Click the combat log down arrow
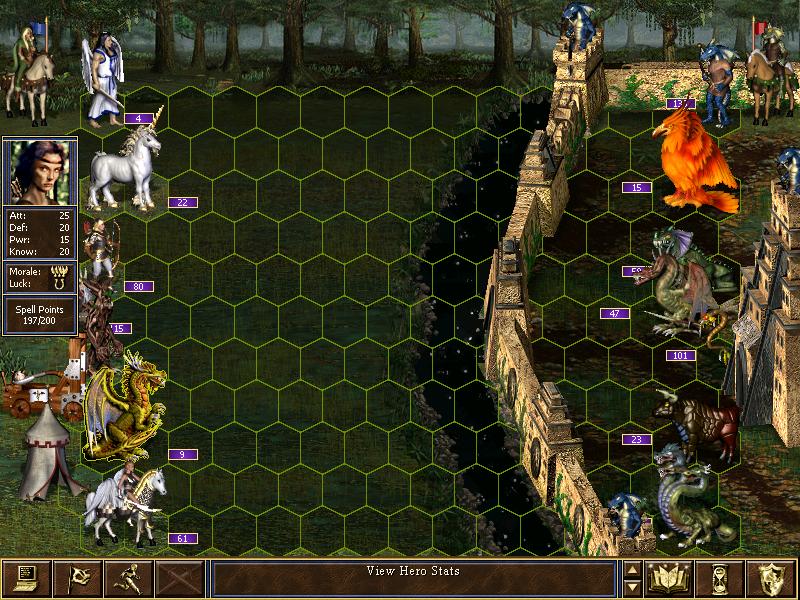 tap(632, 587)
